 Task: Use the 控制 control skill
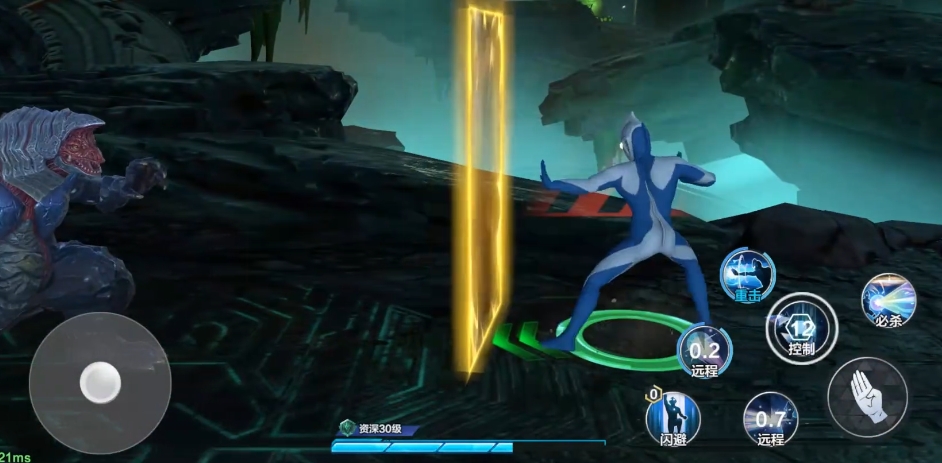802,327
